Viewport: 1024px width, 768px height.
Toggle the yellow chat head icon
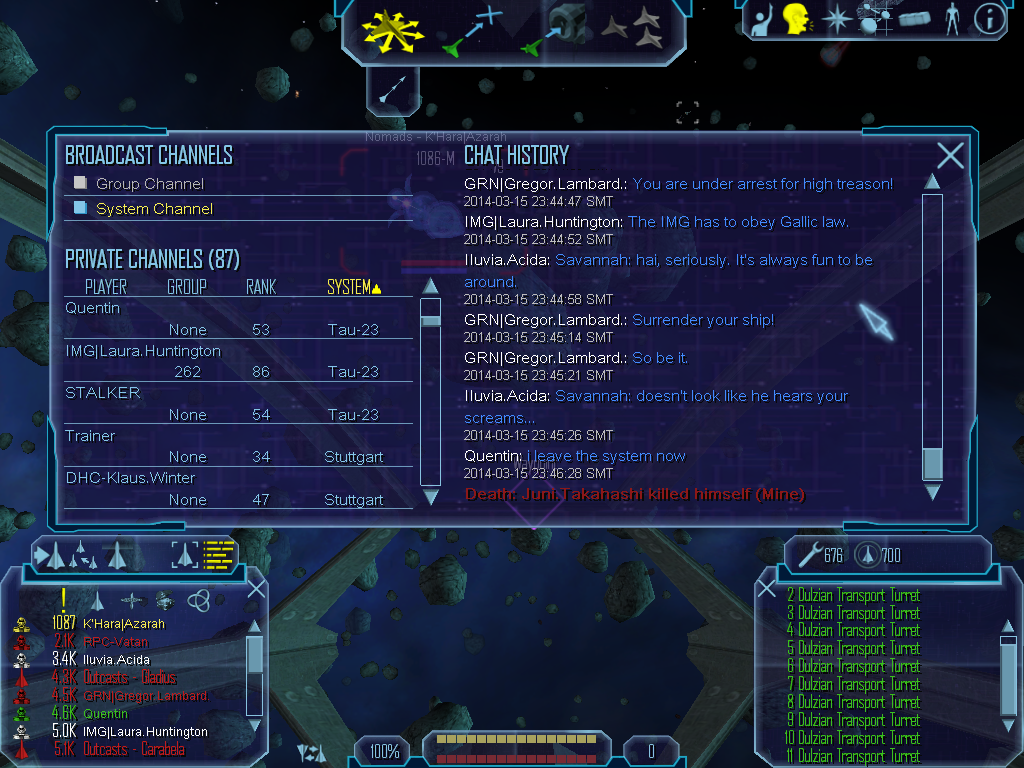click(x=796, y=18)
